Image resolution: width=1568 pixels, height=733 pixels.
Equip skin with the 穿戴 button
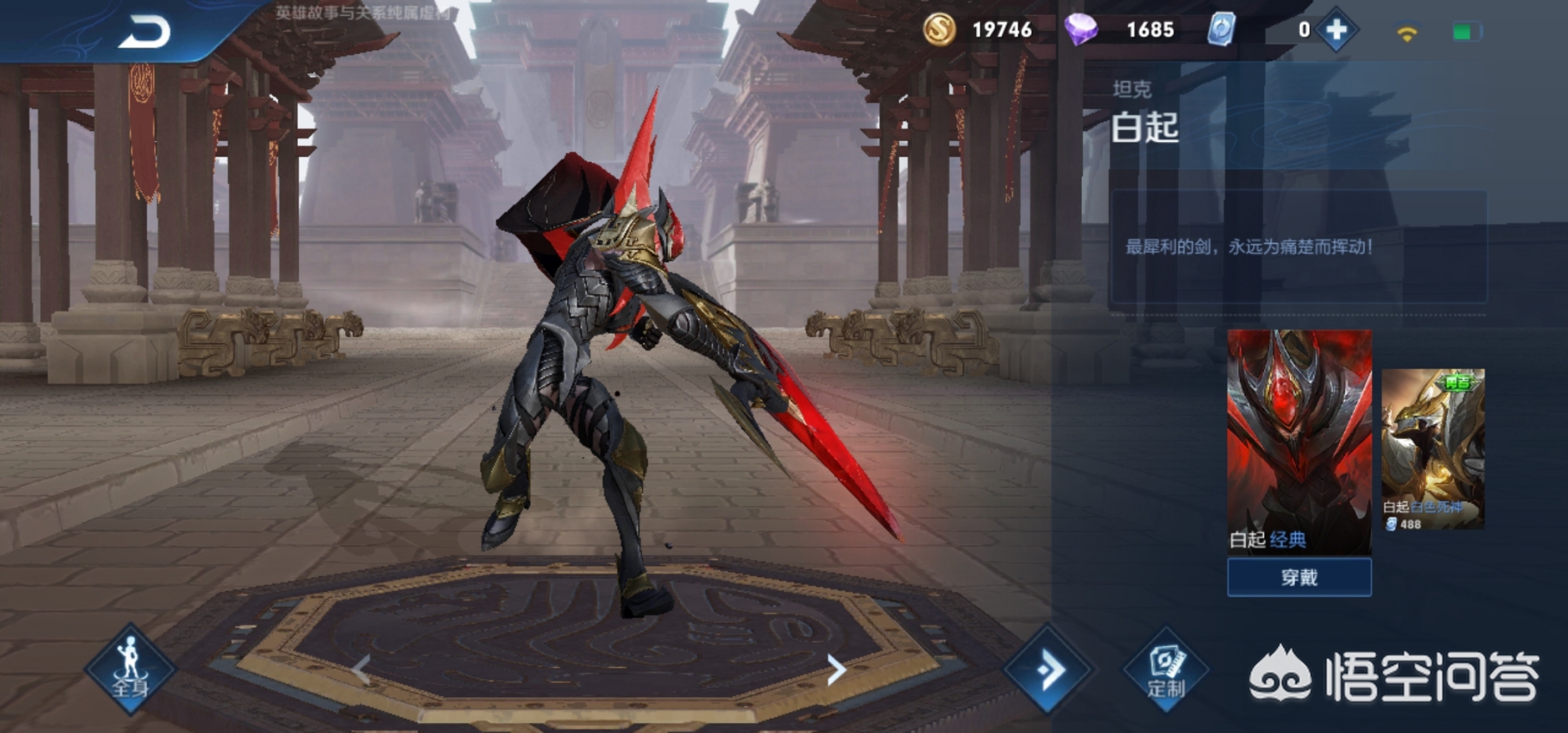pos(1299,578)
